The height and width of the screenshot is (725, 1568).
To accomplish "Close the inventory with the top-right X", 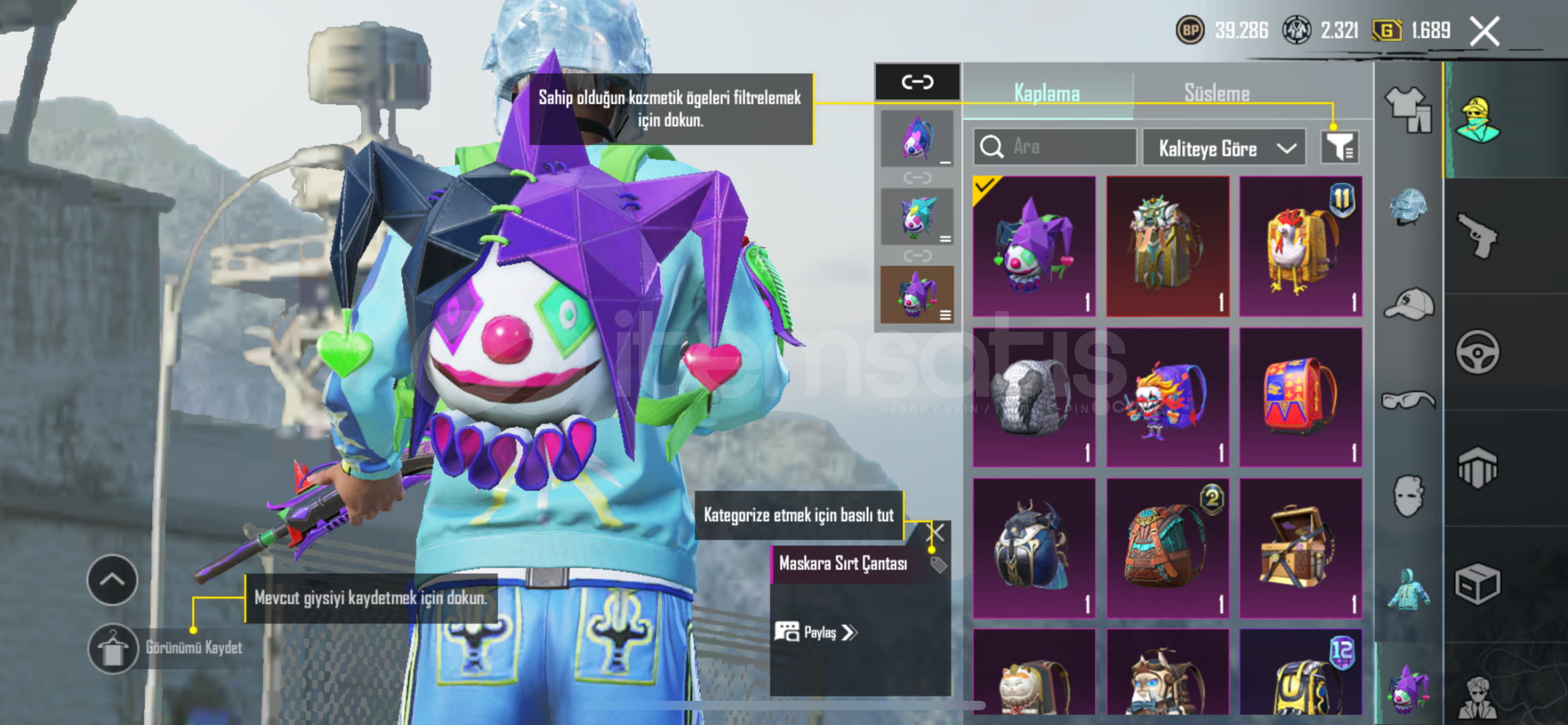I will (1484, 31).
